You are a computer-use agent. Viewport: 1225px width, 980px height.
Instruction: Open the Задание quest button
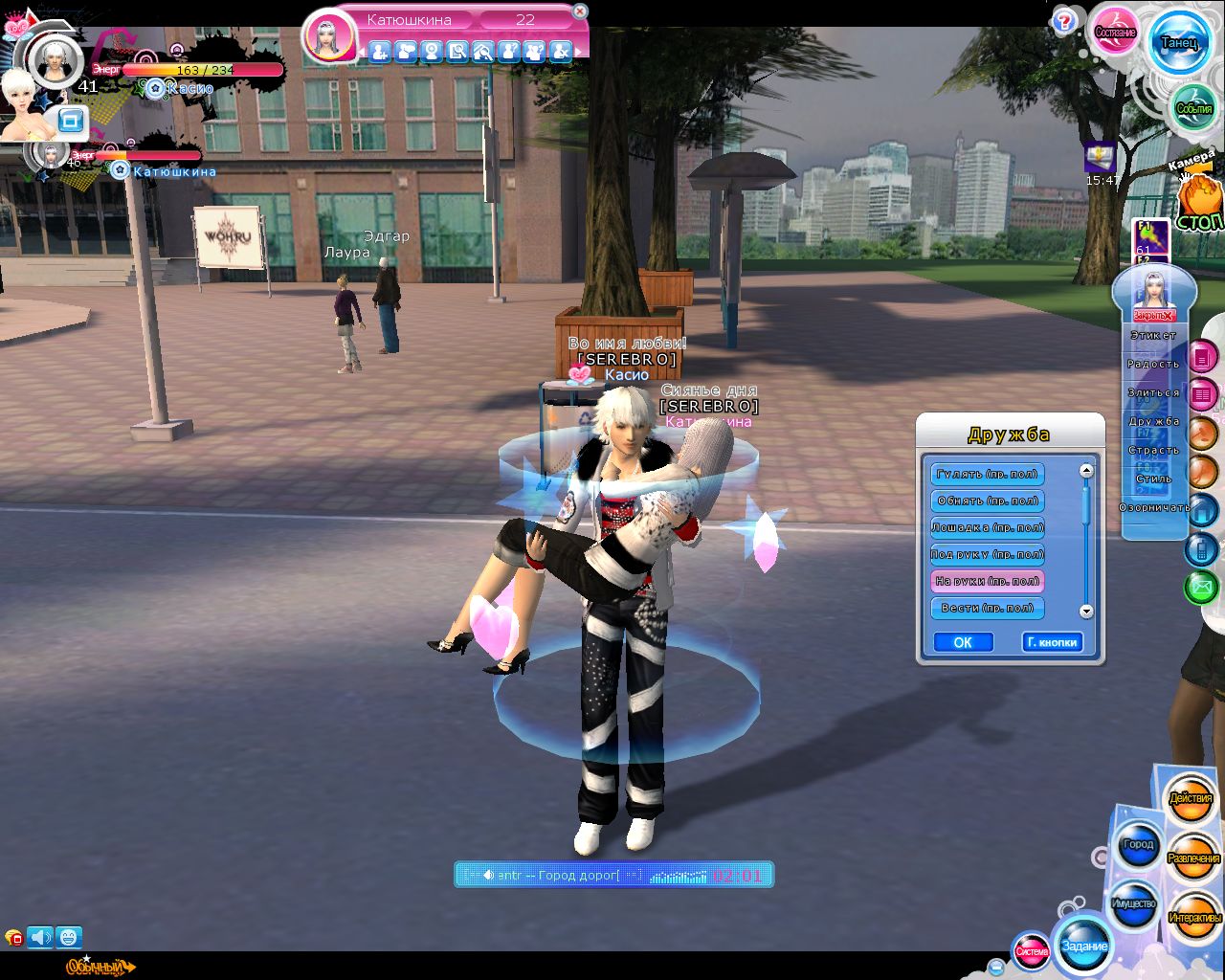(1083, 946)
